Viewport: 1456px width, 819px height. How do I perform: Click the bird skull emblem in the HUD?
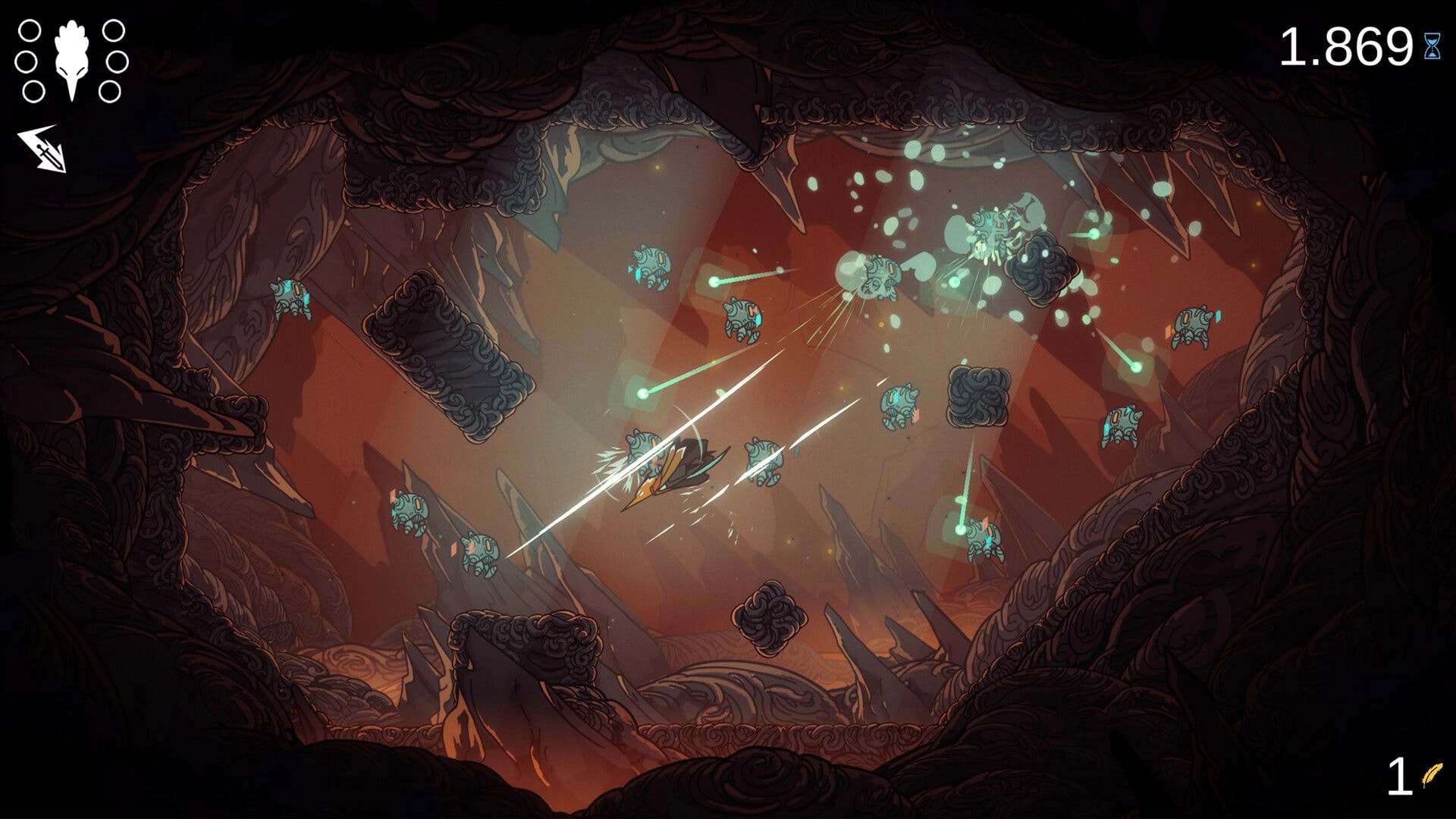click(72, 57)
